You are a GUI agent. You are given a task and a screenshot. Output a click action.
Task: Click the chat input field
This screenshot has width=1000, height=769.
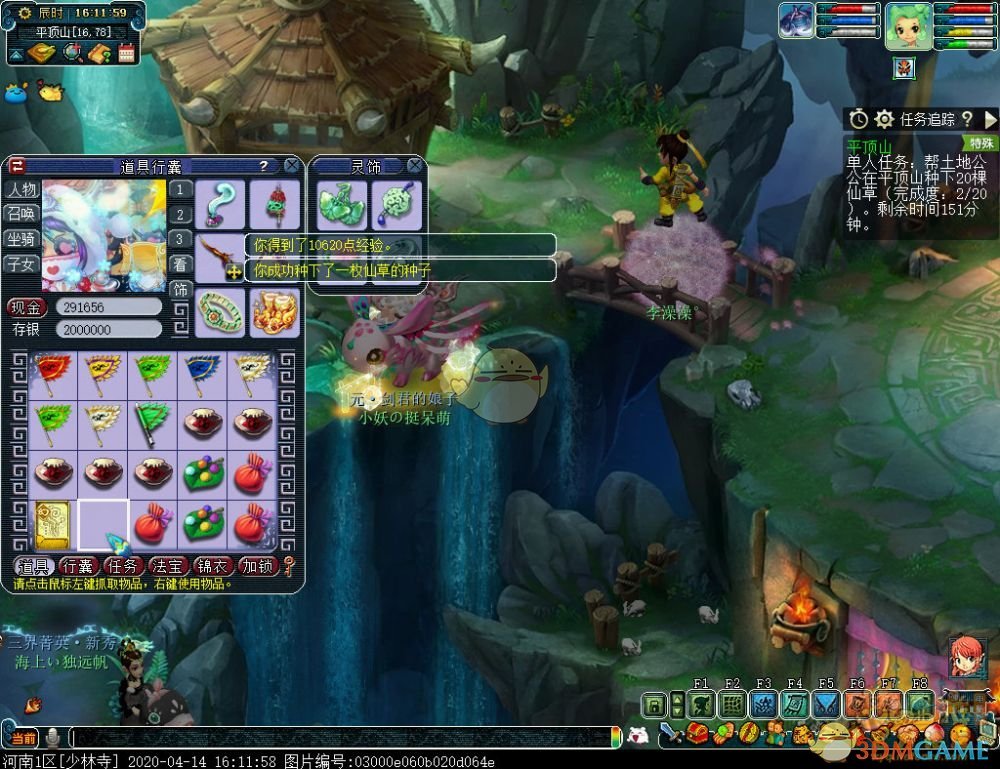[340, 738]
